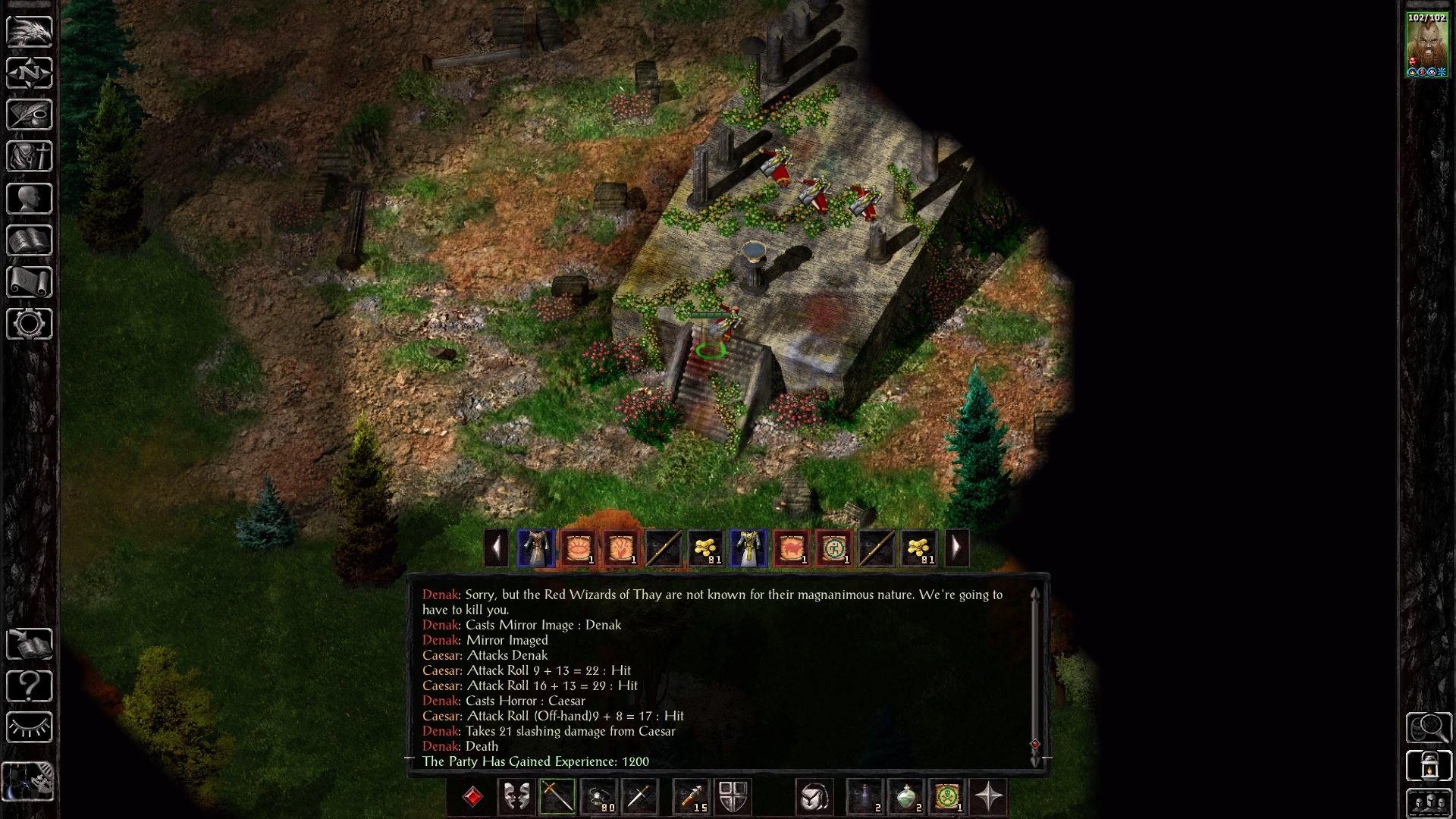The image size is (1456, 819).
Task: Pick up the dark blue robe loot
Action: coord(536,548)
